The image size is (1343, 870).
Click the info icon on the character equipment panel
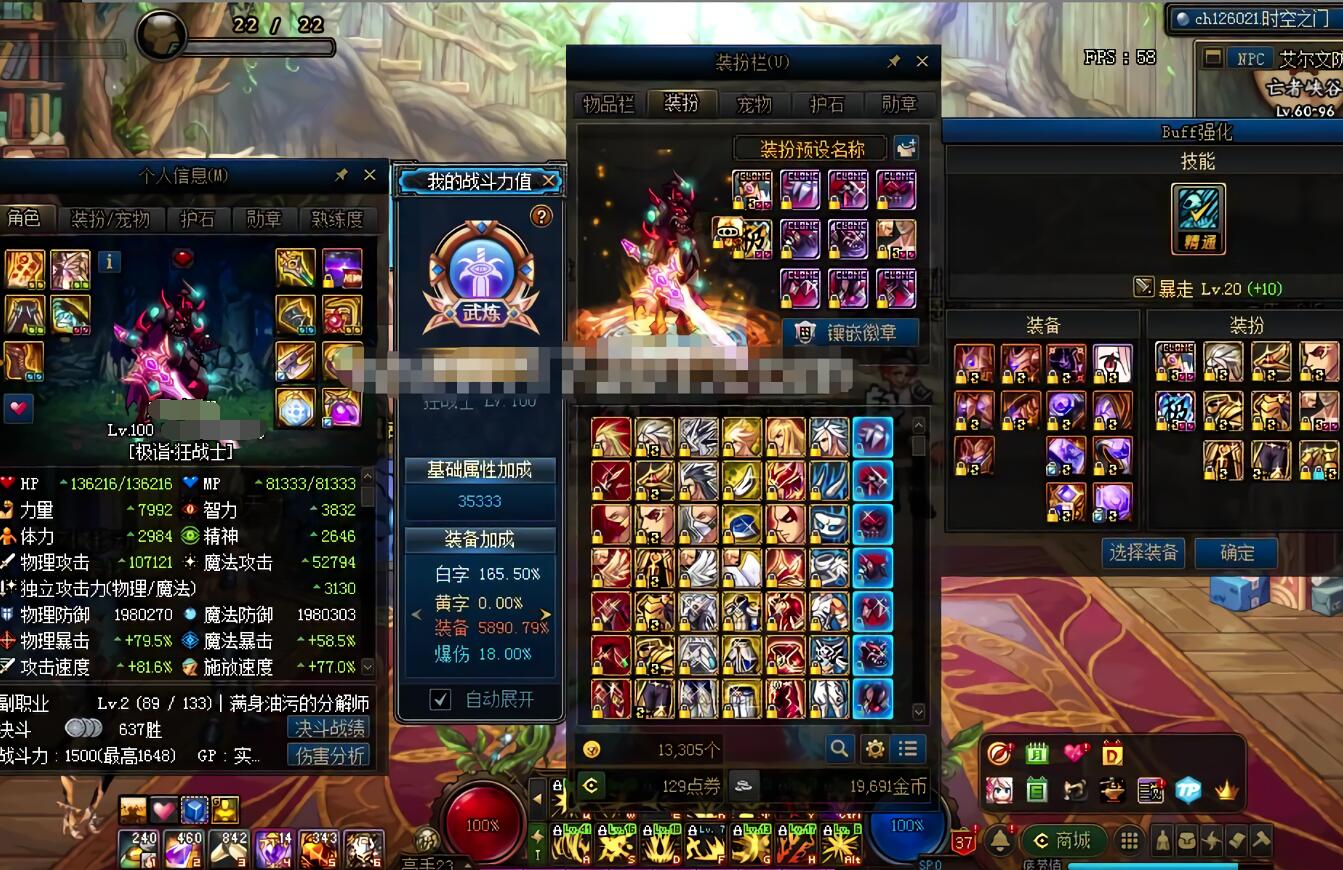click(109, 262)
